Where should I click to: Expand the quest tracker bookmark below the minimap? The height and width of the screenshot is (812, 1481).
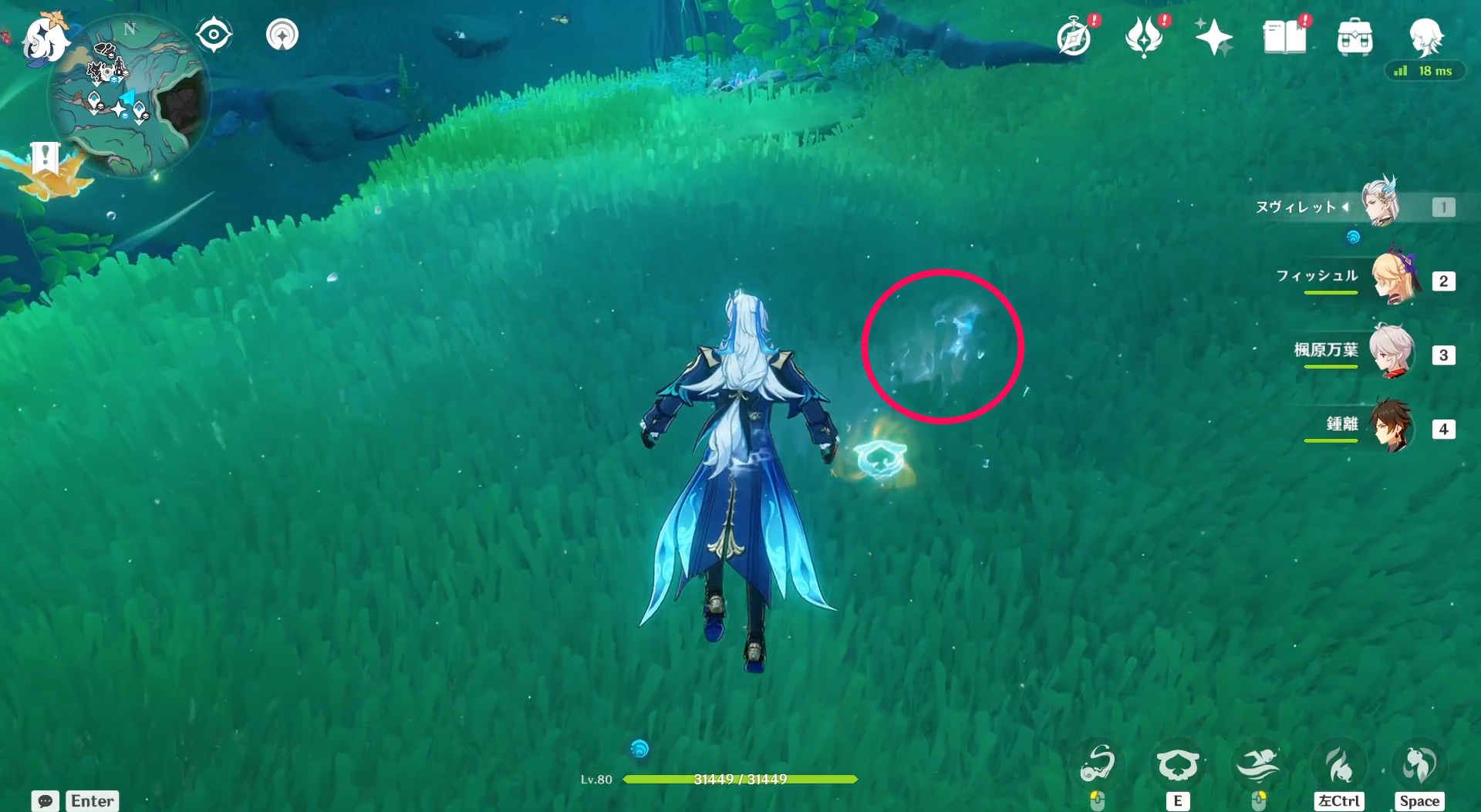coord(47,159)
